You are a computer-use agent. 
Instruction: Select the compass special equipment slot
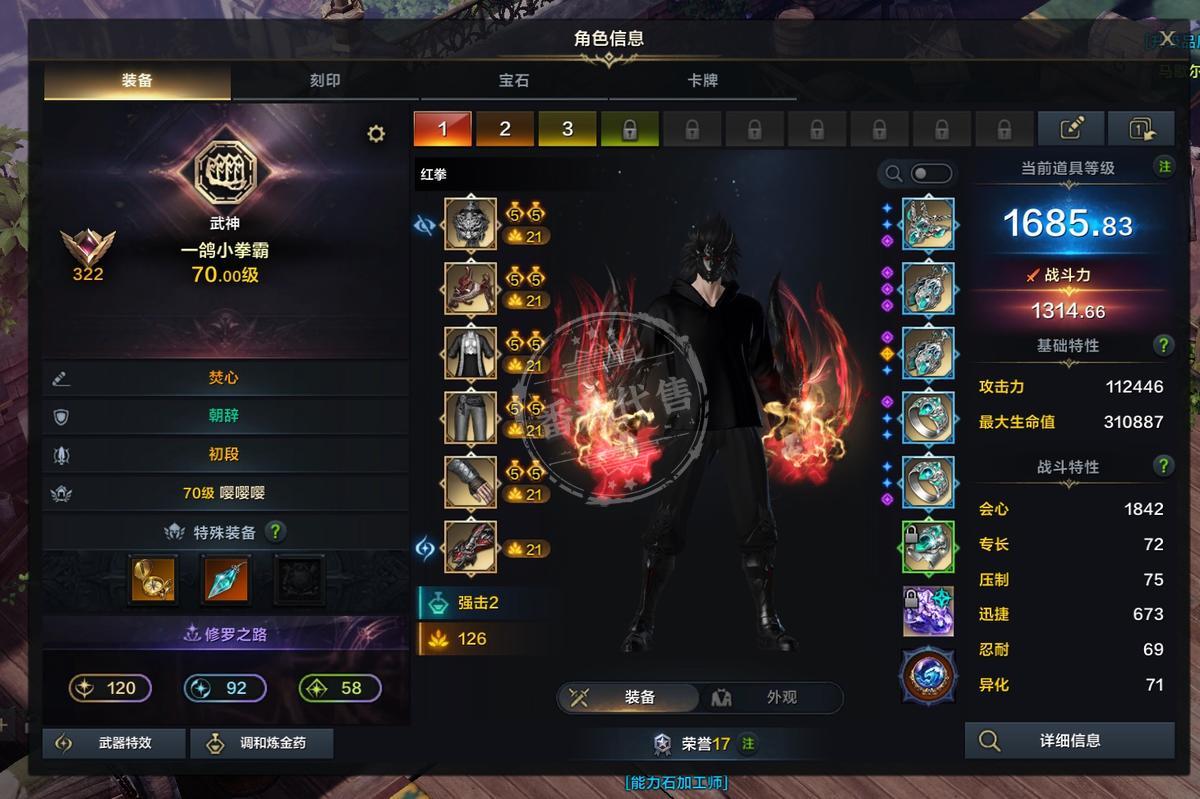pos(154,579)
